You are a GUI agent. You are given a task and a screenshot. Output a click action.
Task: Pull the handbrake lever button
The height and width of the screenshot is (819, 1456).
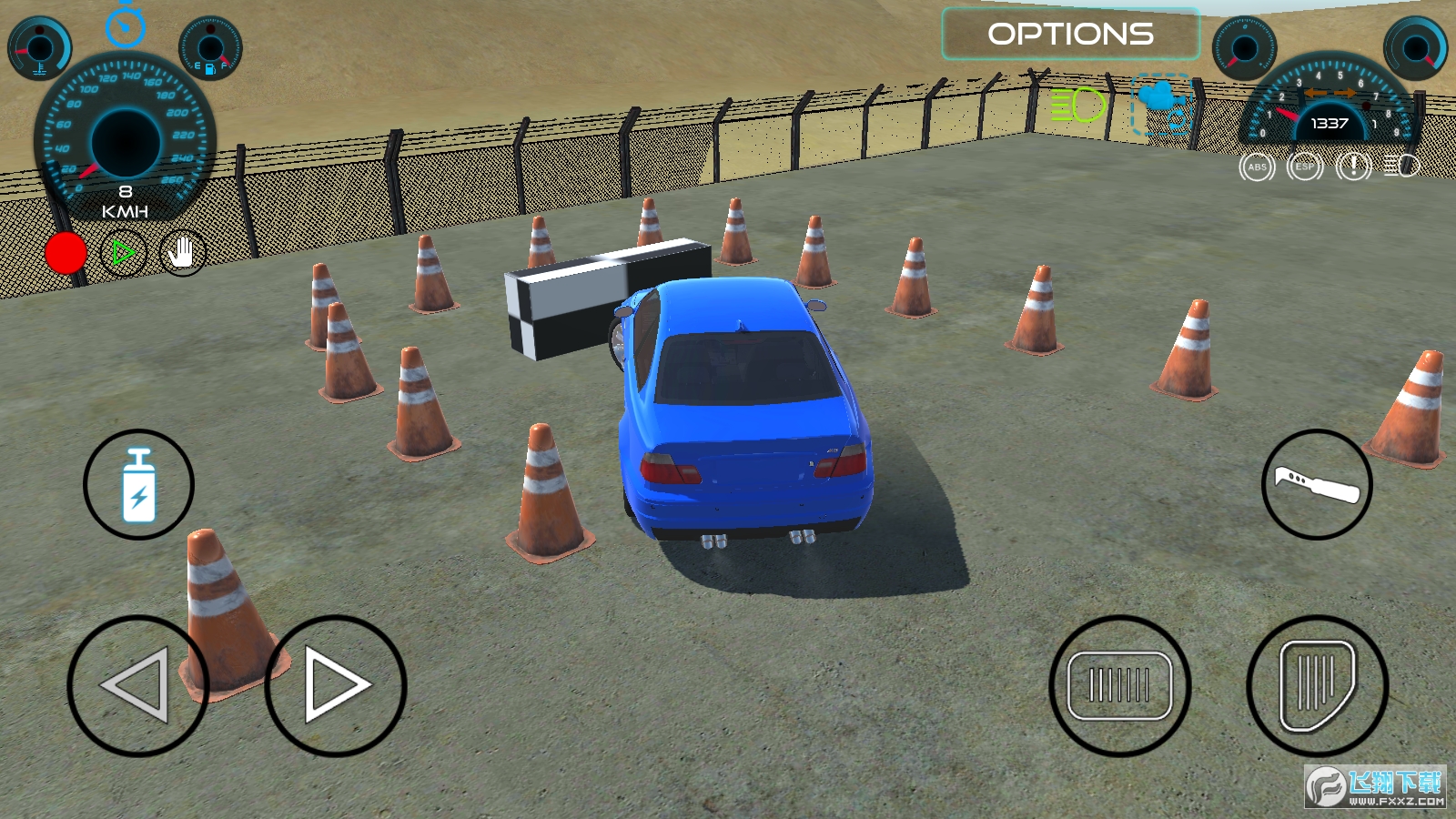(1317, 484)
